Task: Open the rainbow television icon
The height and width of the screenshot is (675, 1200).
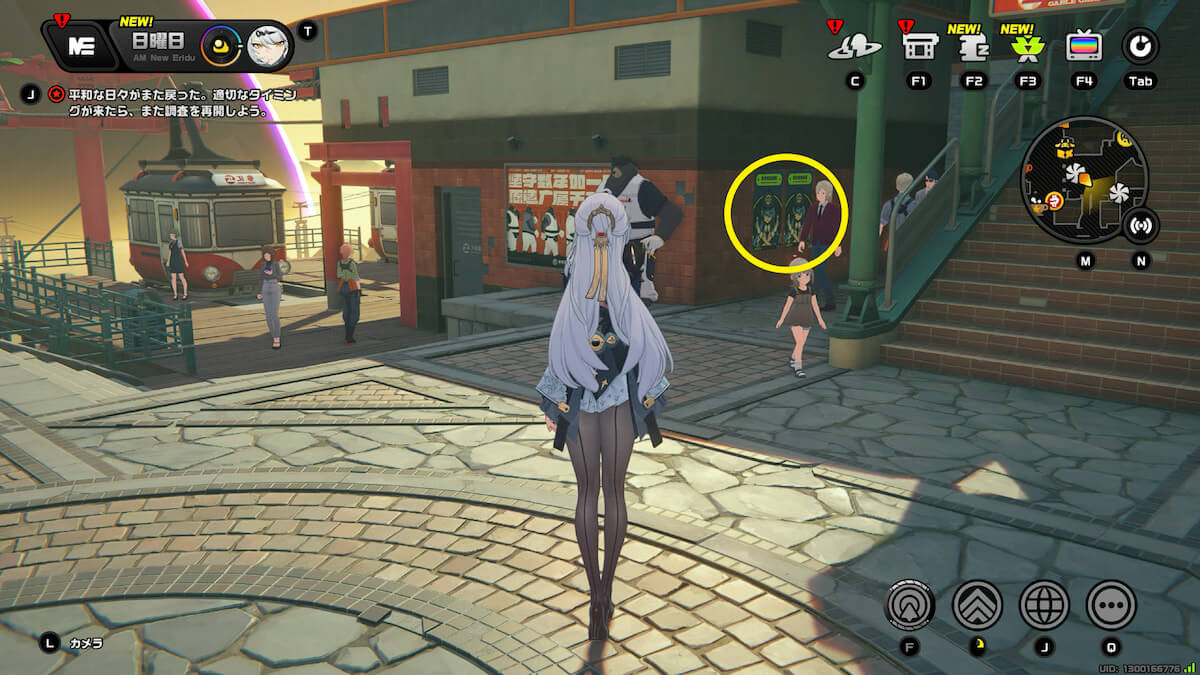Action: (1083, 46)
